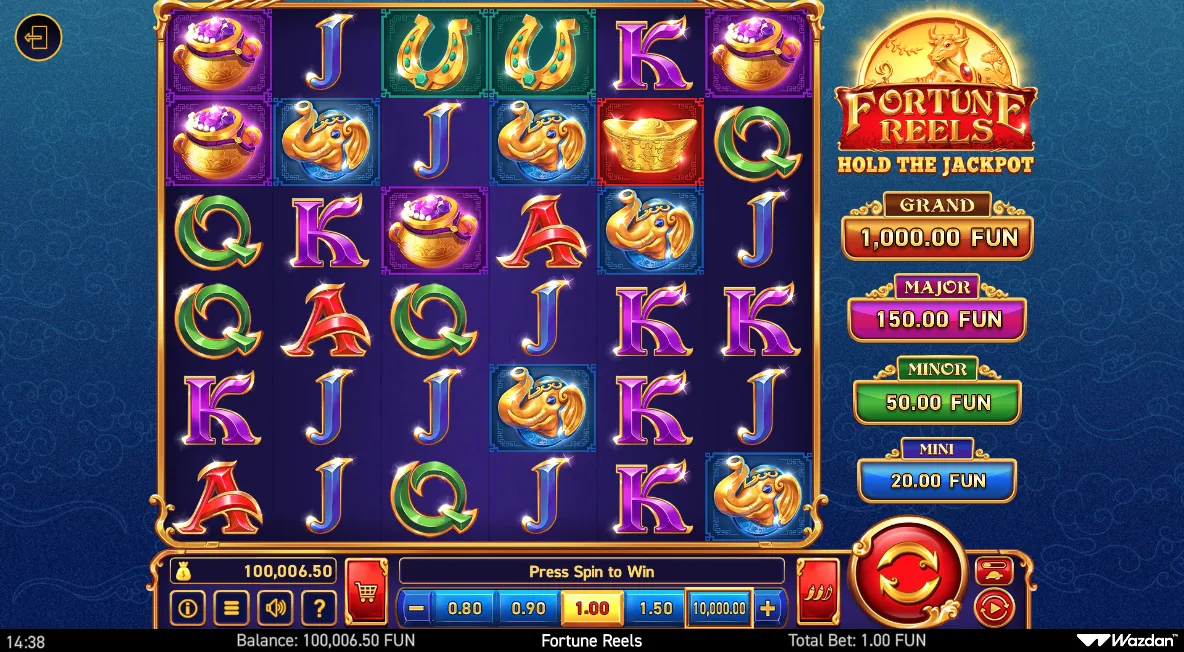
Task: Choose the 0.90 bet value
Action: [528, 607]
